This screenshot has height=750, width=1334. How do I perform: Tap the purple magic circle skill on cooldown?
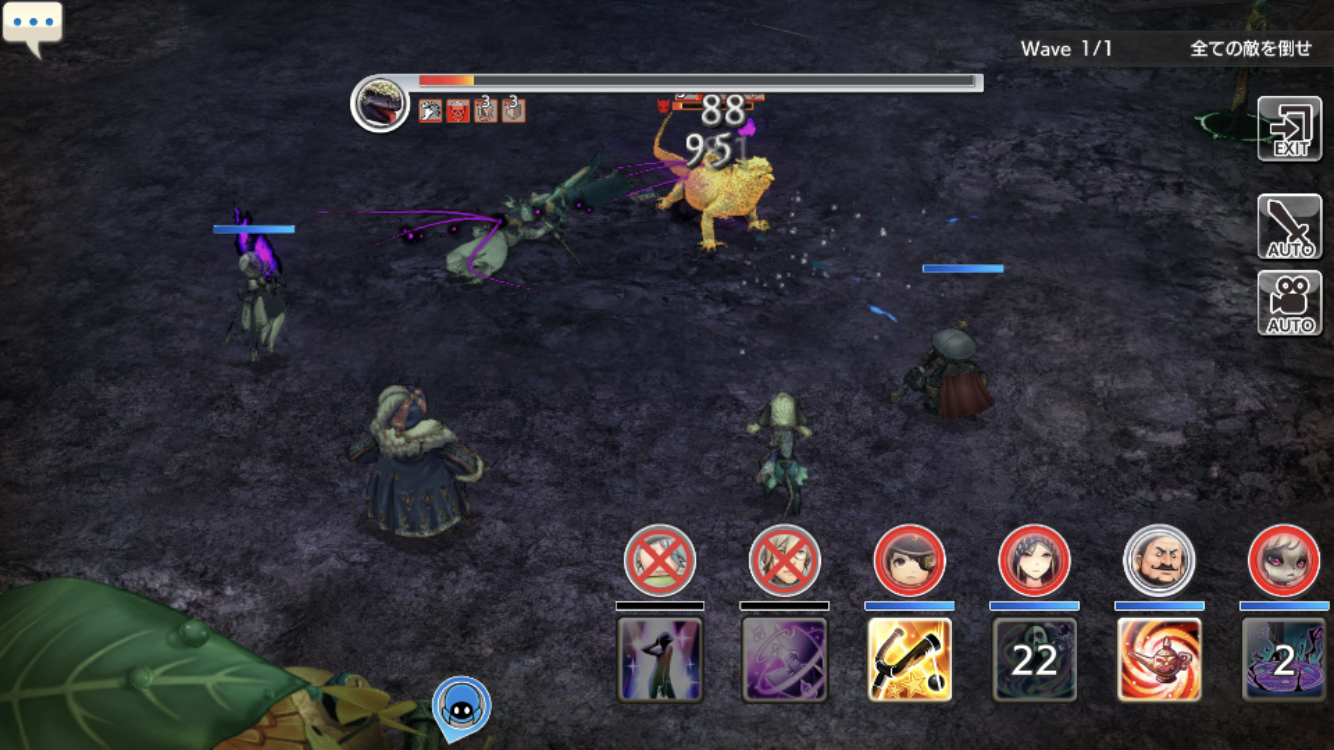(x=1284, y=659)
